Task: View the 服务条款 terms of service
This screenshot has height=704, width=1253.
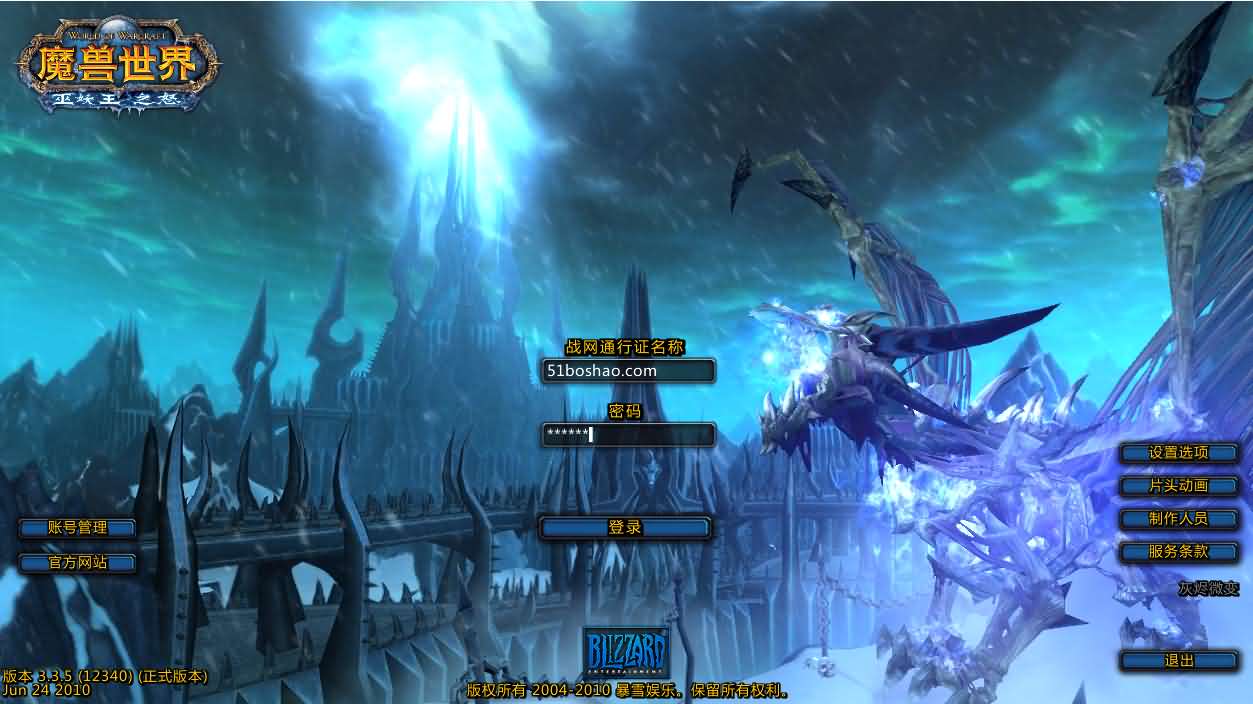Action: [x=1179, y=551]
